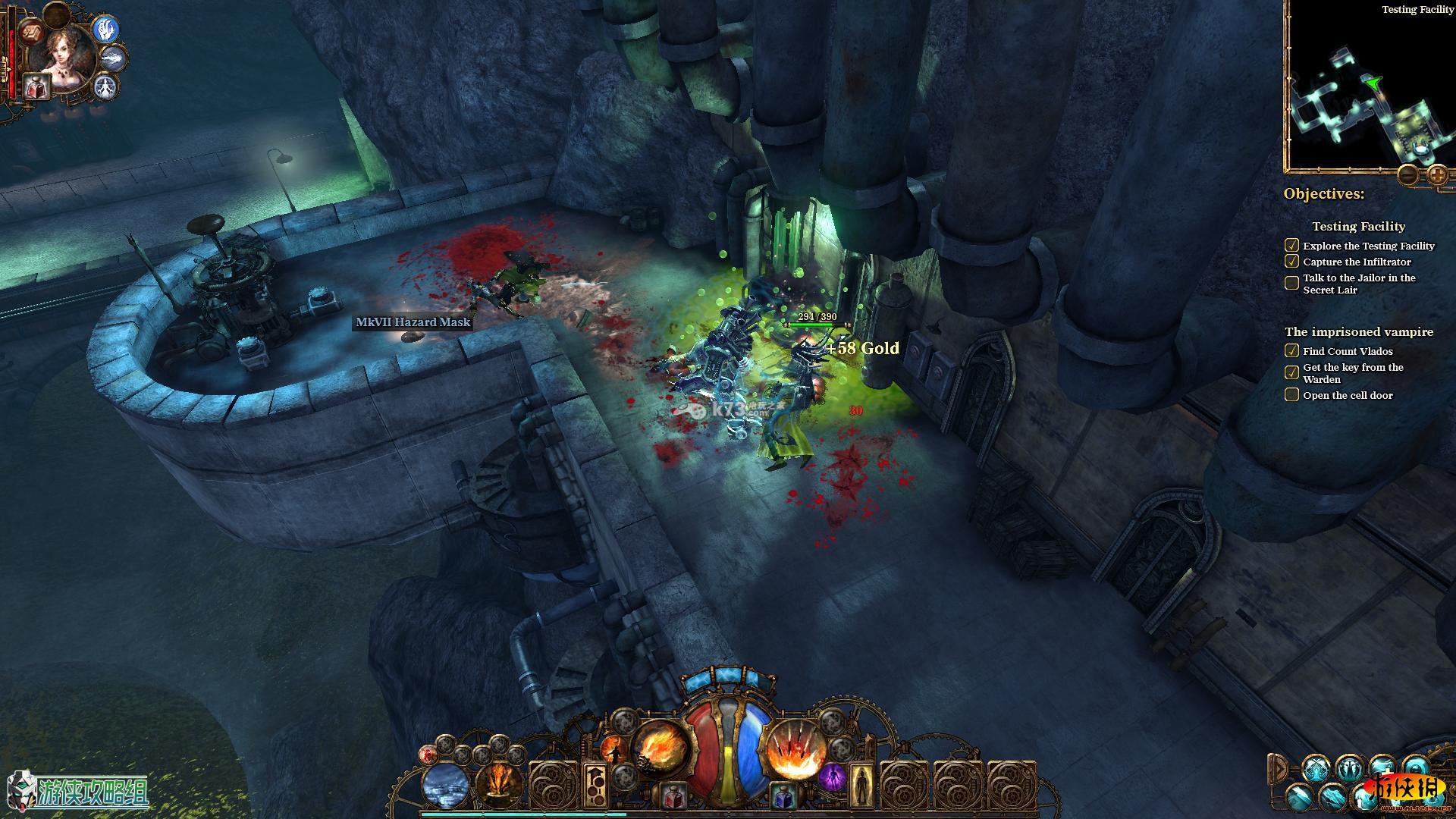Open the crossed pistols menu icon
Viewport: 1456px width, 819px height.
coord(1318,768)
